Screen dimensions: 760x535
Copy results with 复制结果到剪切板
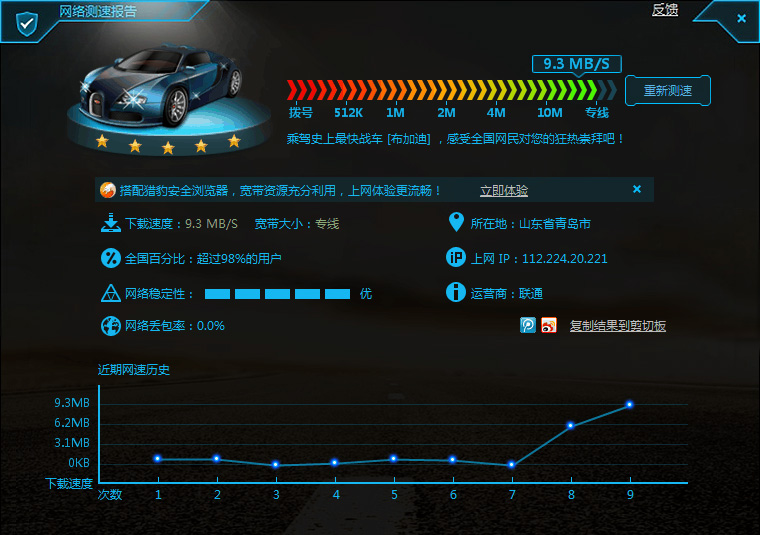point(617,326)
